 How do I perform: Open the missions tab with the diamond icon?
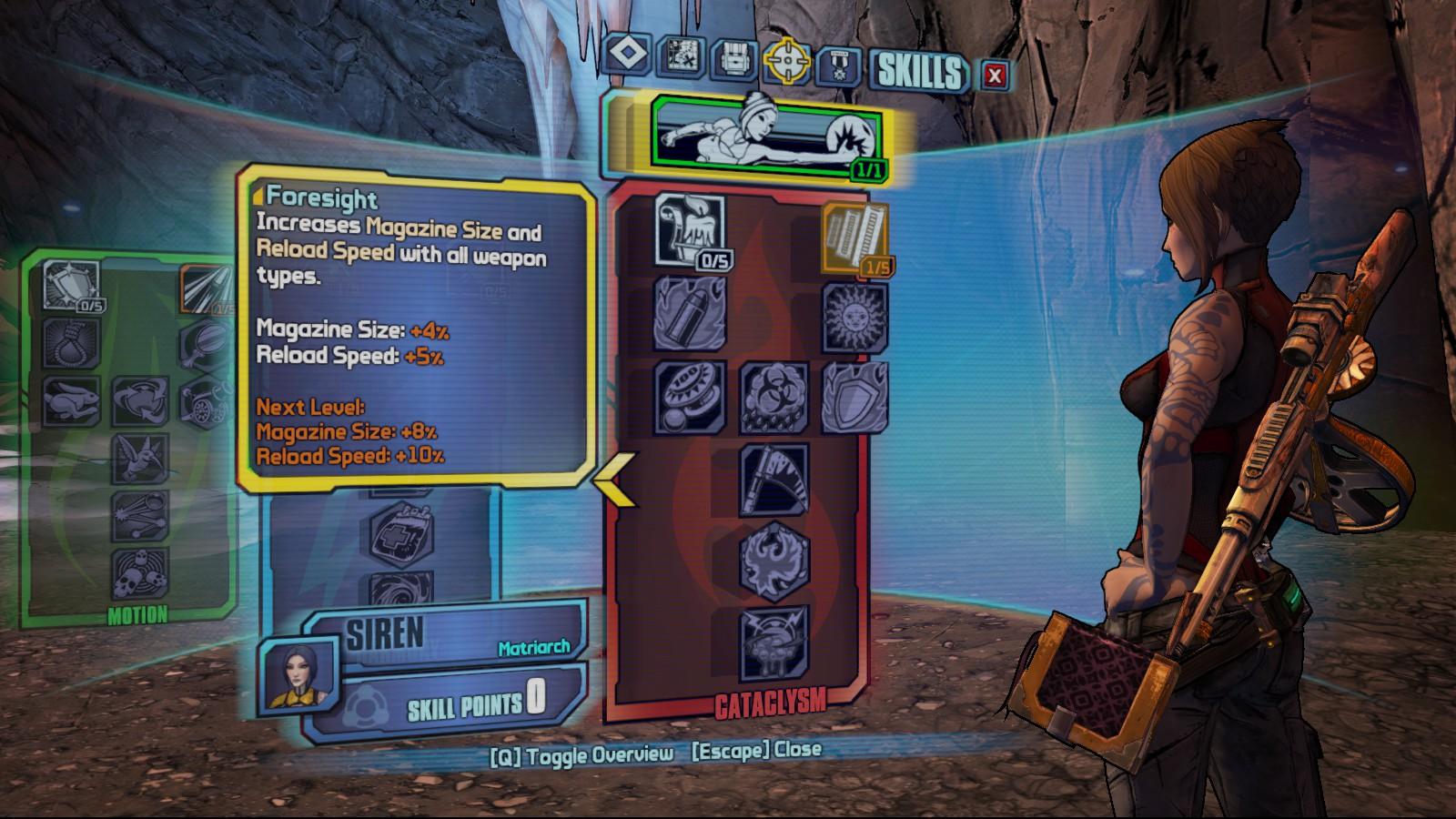point(627,54)
